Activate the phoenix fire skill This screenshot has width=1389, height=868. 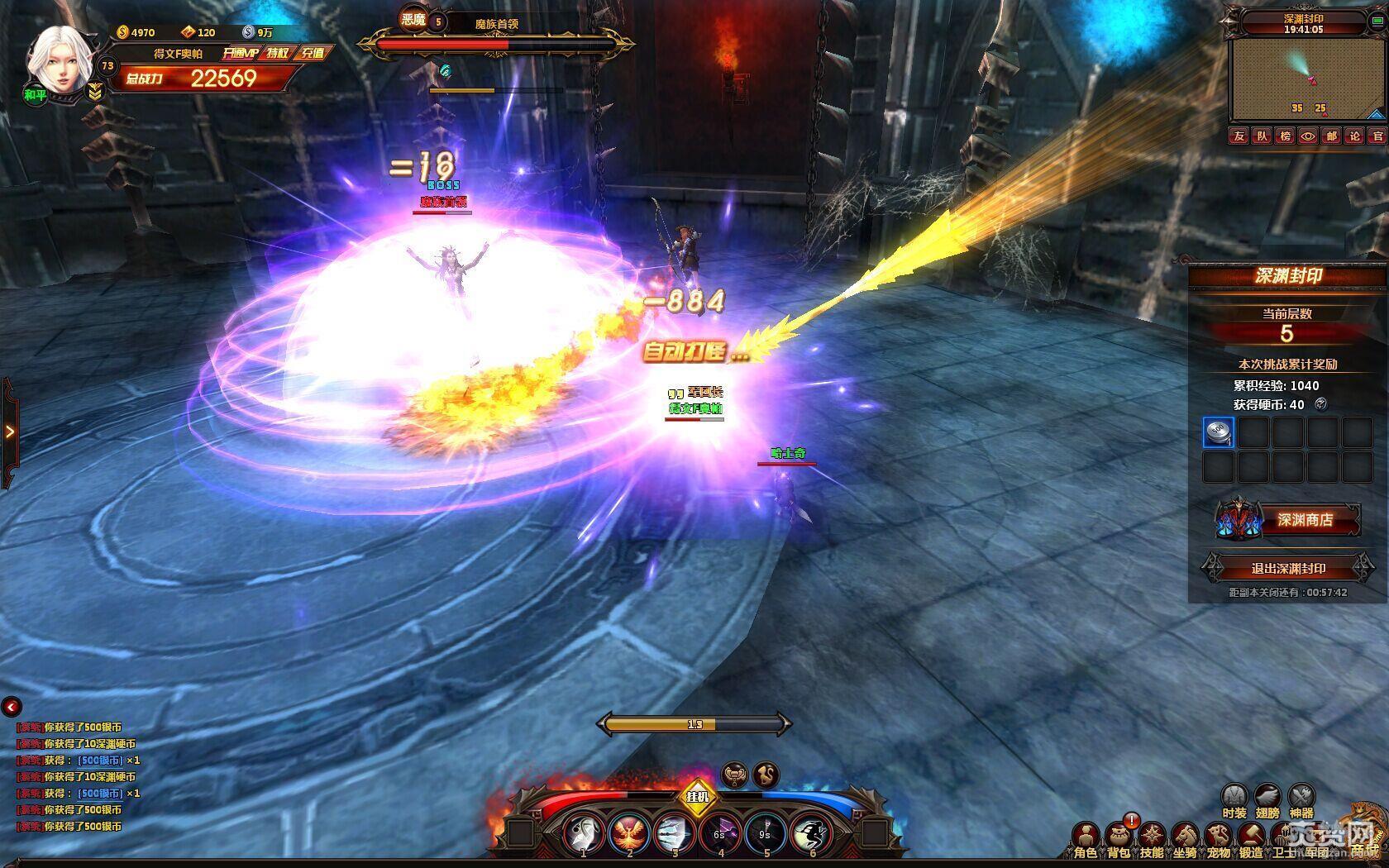click(x=629, y=834)
